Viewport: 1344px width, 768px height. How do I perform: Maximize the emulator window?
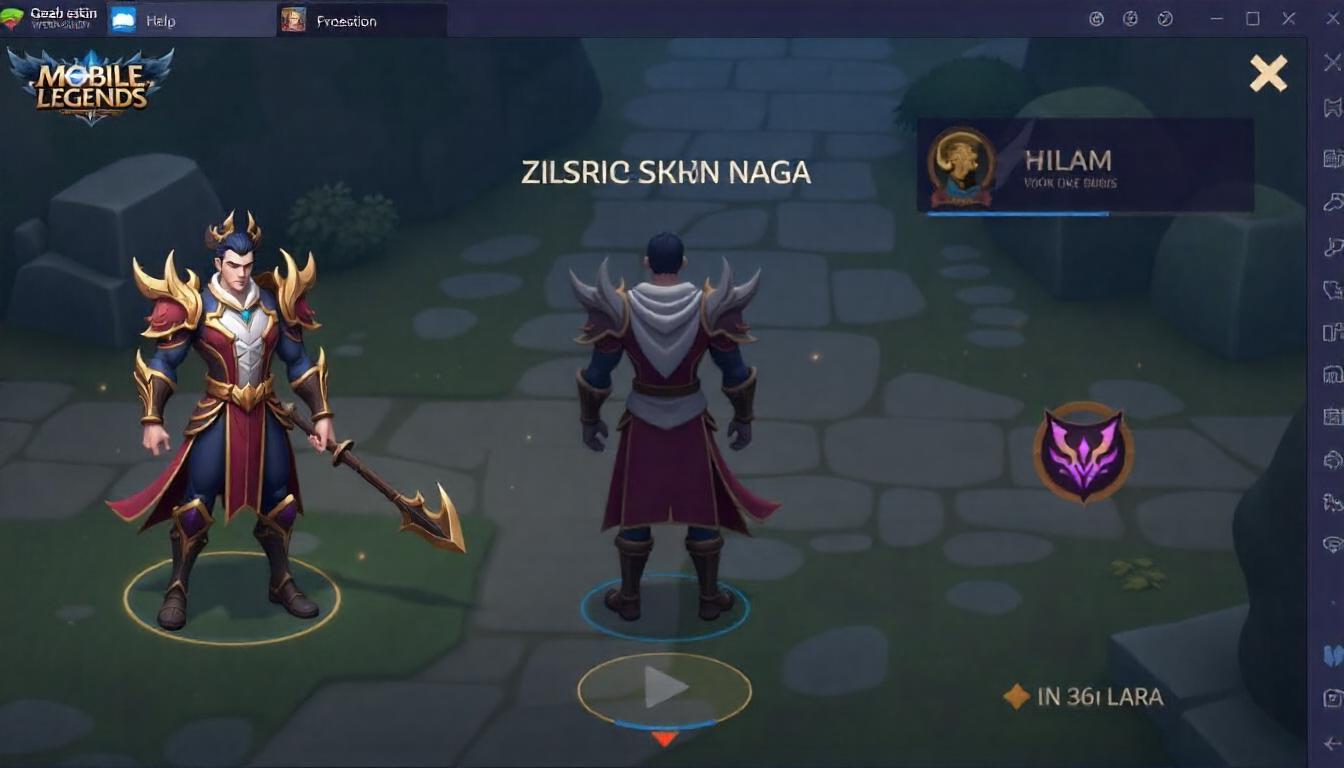(x=1253, y=19)
